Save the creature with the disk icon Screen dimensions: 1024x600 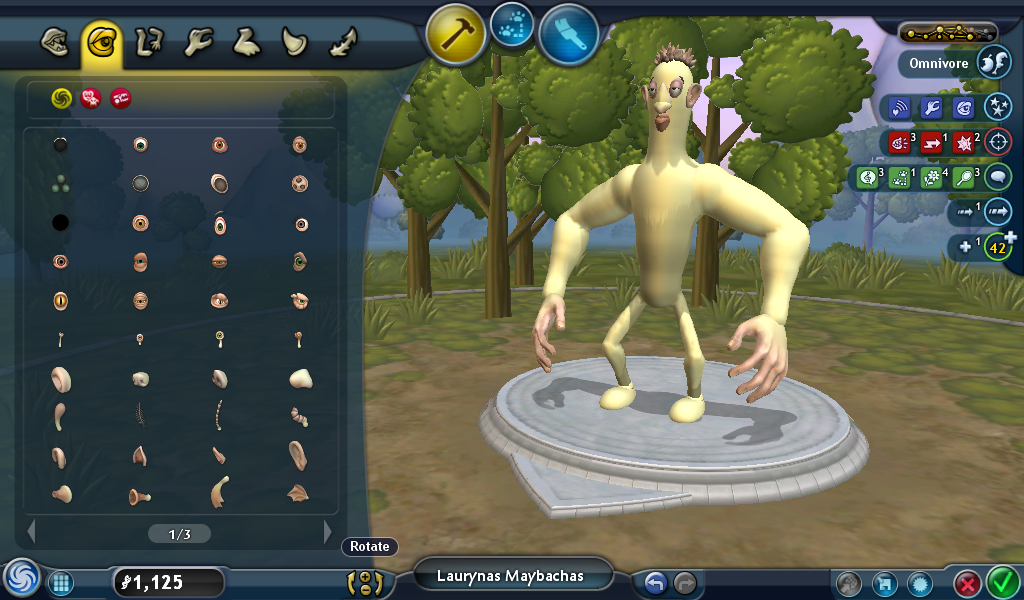coord(884,583)
